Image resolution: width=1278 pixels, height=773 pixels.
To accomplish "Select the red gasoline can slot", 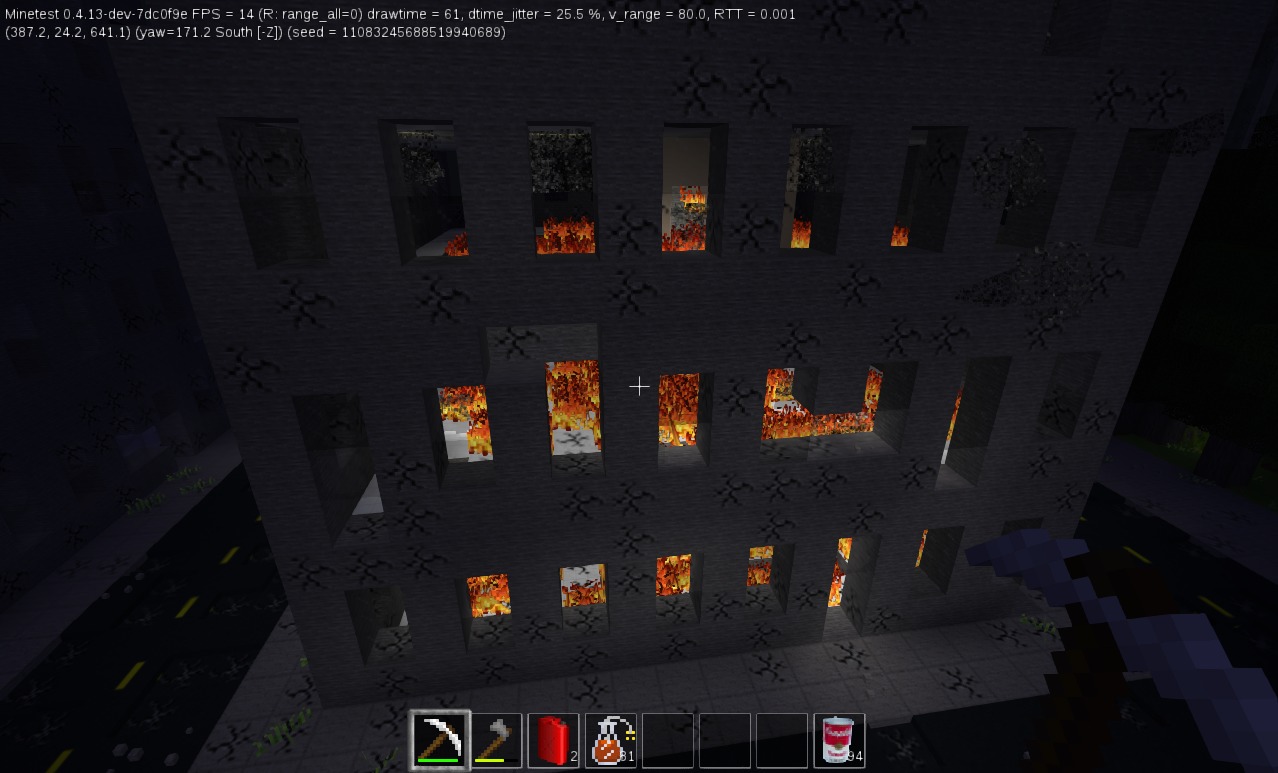I will [553, 740].
